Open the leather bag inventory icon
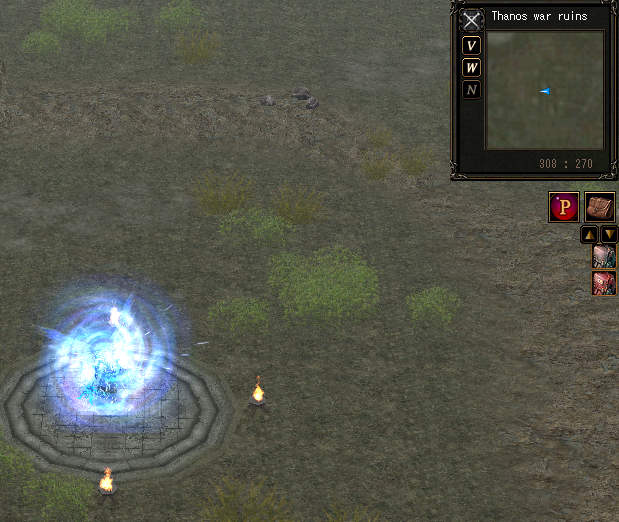The height and width of the screenshot is (522, 619). point(599,207)
